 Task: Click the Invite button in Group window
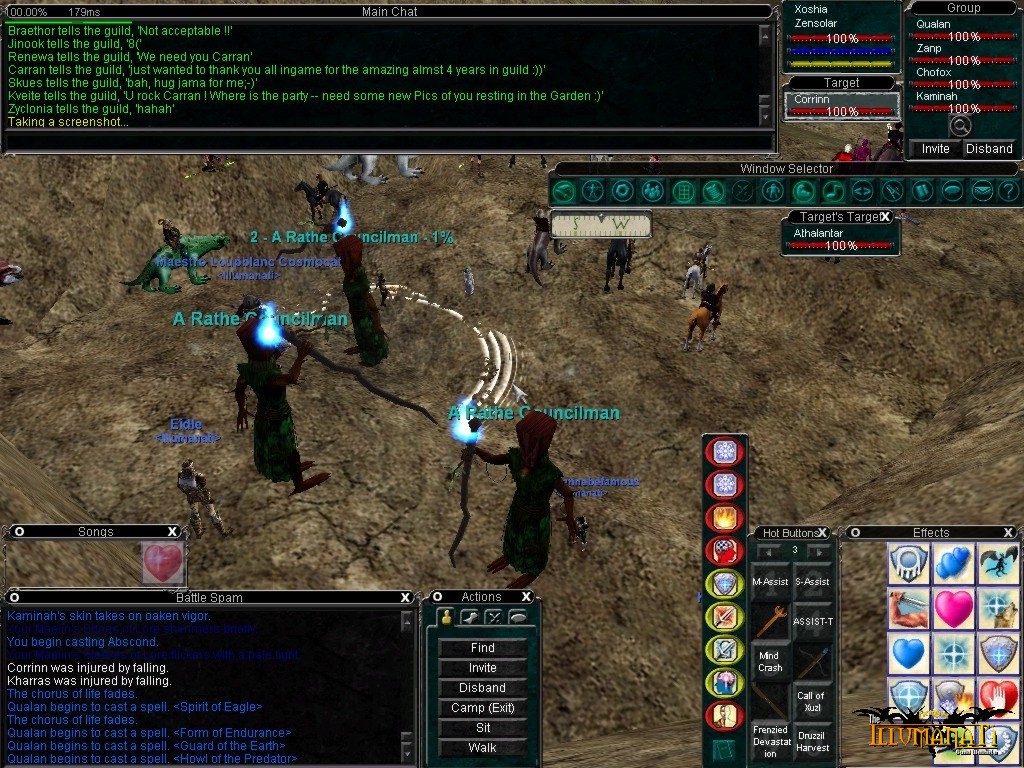coord(935,149)
